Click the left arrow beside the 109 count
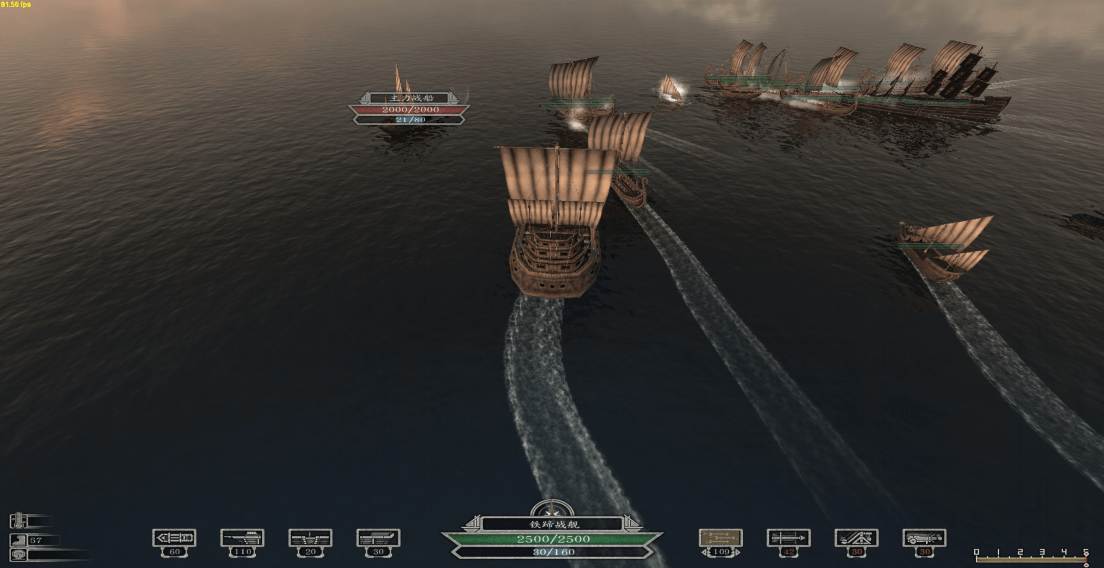The width and height of the screenshot is (1104, 568). click(x=704, y=552)
